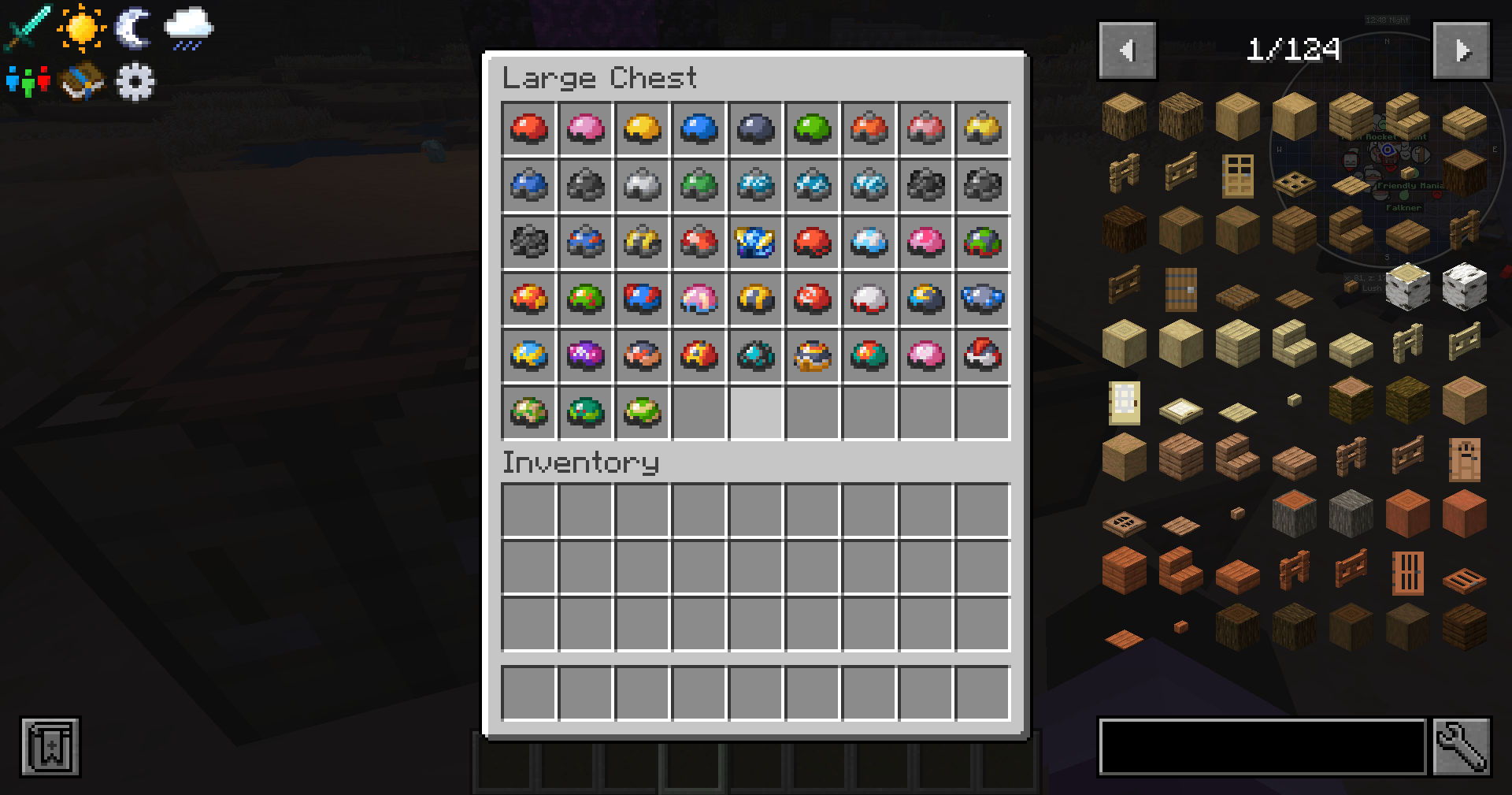Set time to night with moon icon
The image size is (1512, 795).
132,27
